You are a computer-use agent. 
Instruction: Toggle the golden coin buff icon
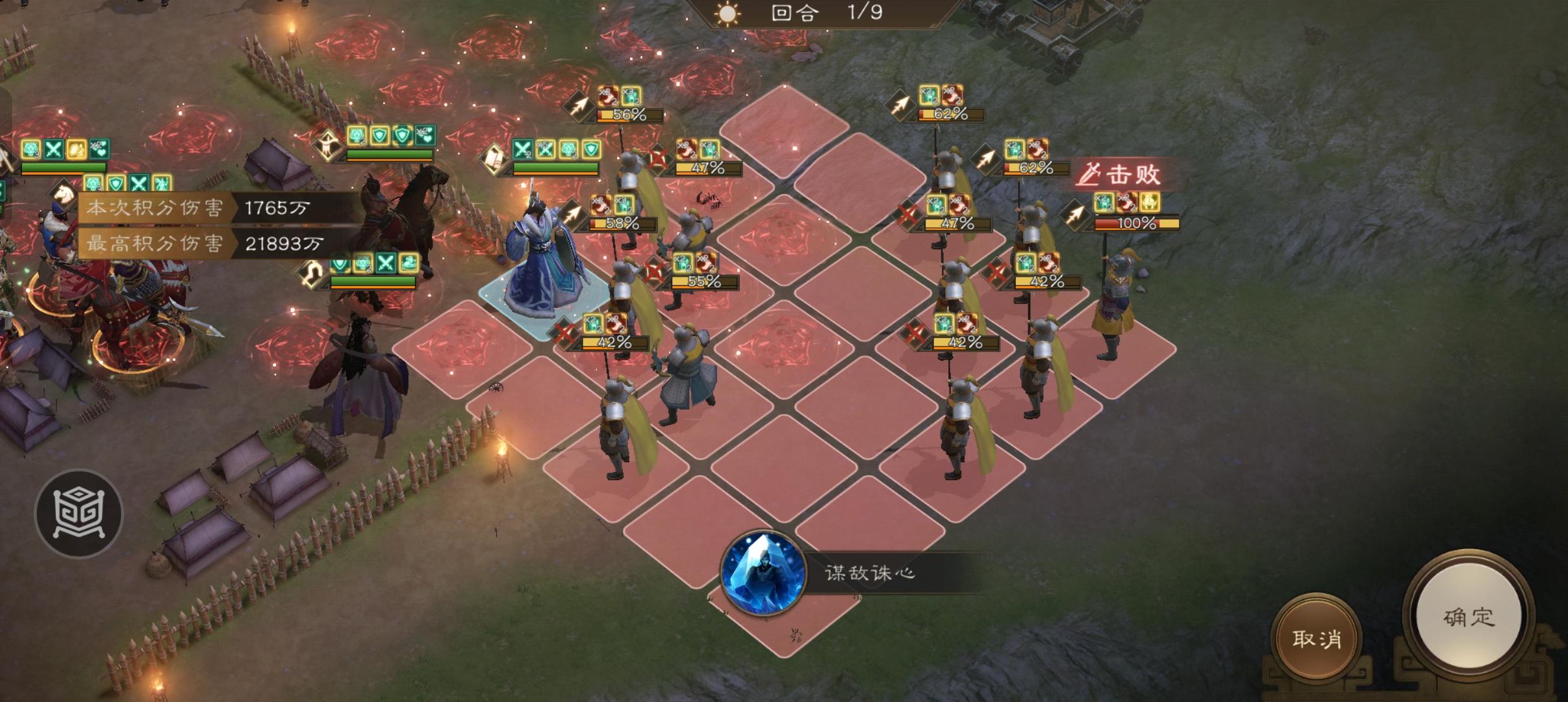tap(77, 149)
